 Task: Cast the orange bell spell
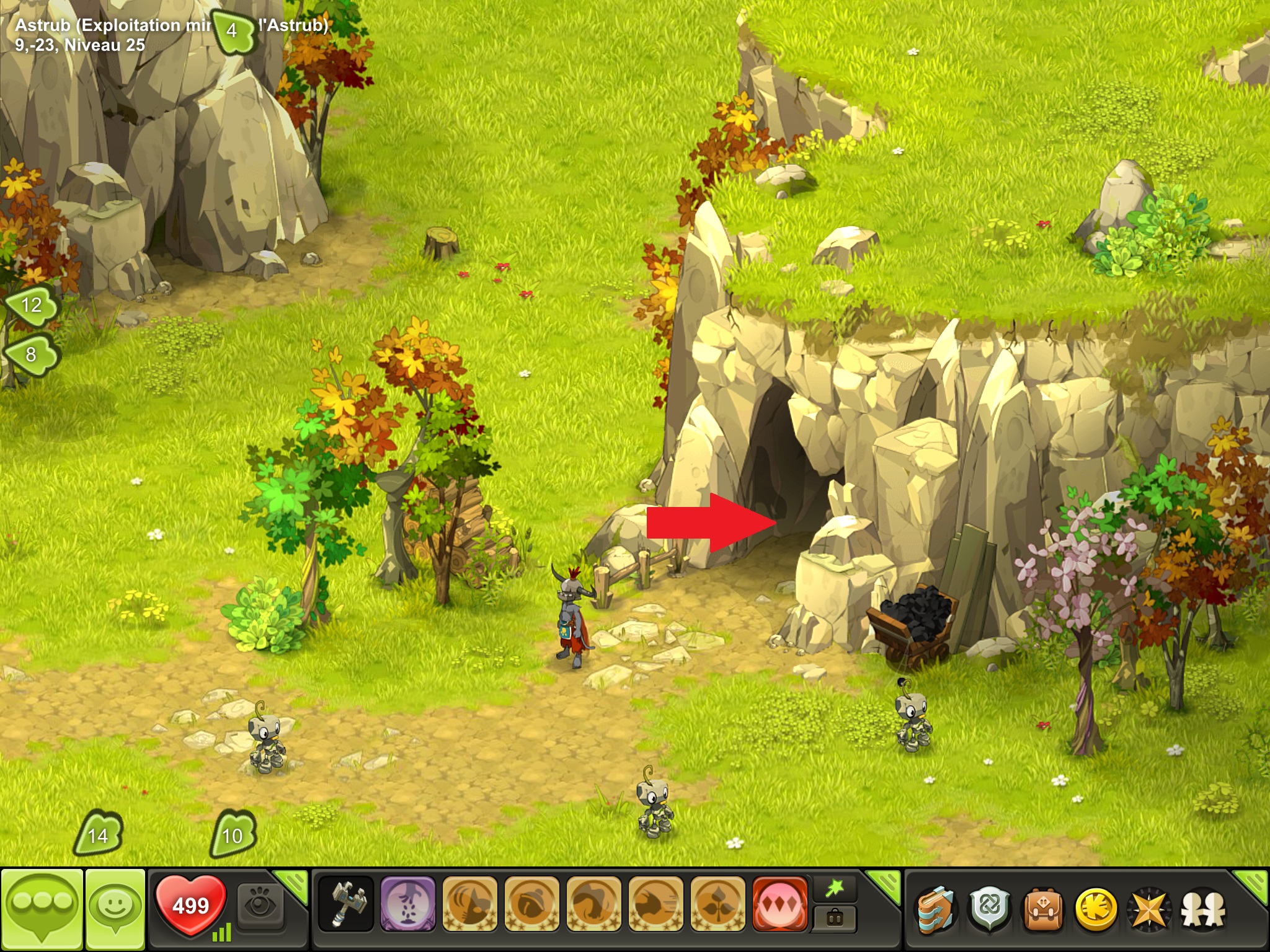pyautogui.click(x=531, y=904)
